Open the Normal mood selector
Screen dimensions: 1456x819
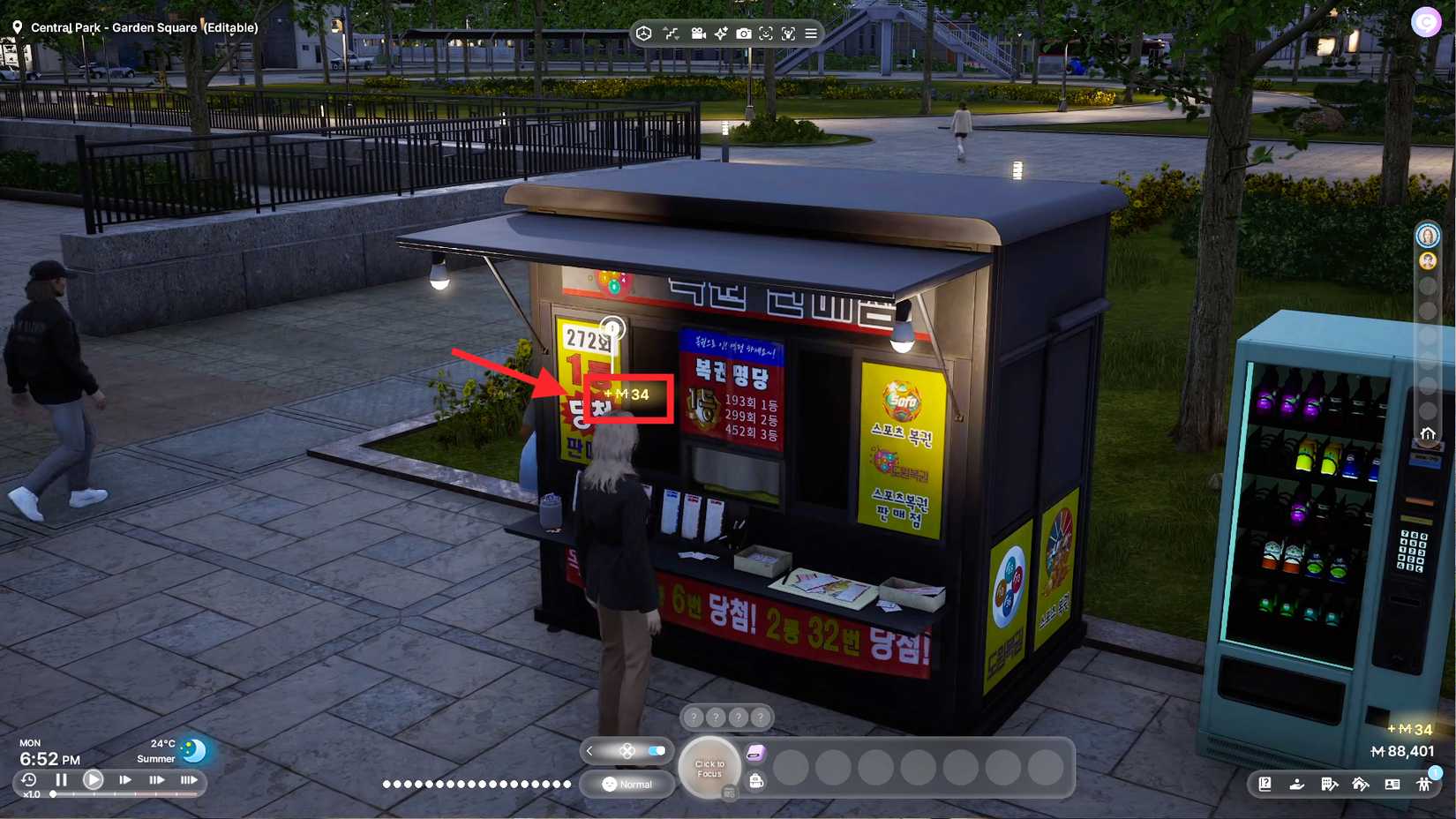point(627,784)
